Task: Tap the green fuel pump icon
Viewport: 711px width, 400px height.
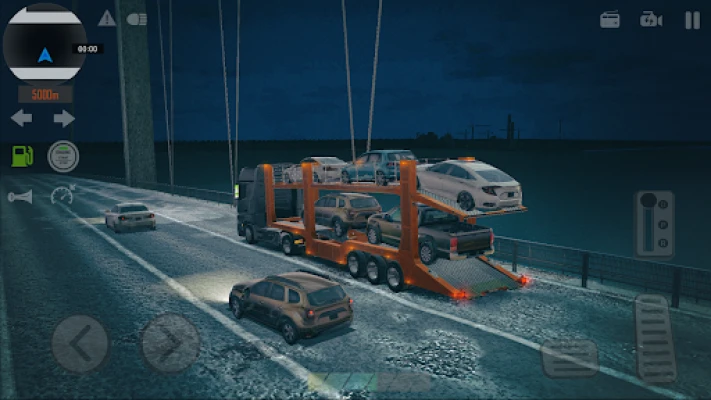Action: pyautogui.click(x=22, y=156)
